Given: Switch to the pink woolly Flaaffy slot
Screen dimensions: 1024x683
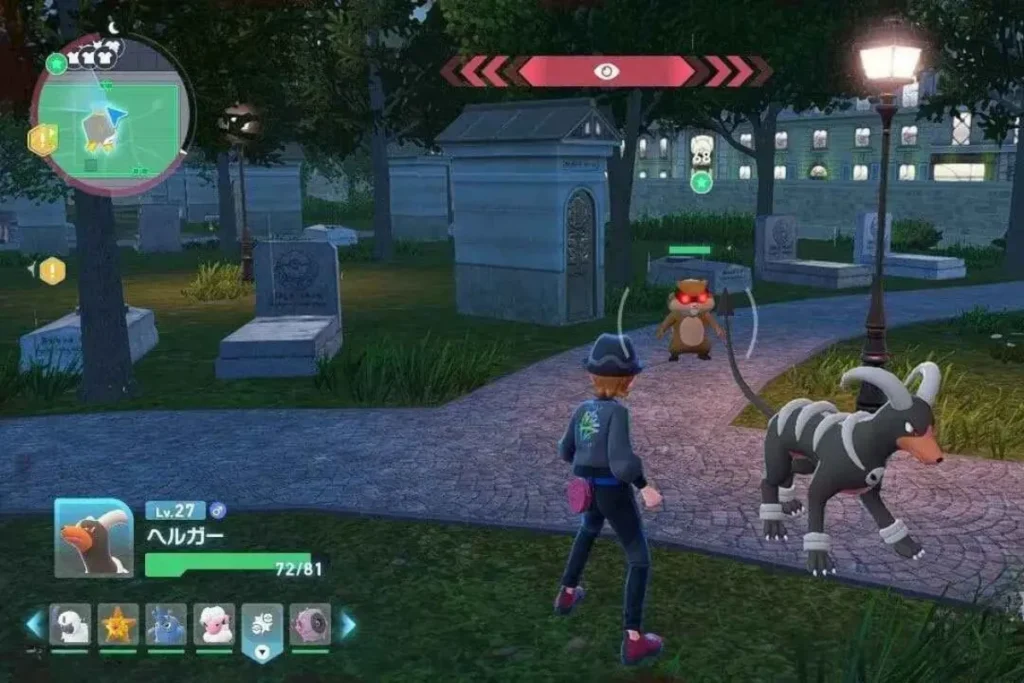Looking at the screenshot, I should click(x=214, y=624).
